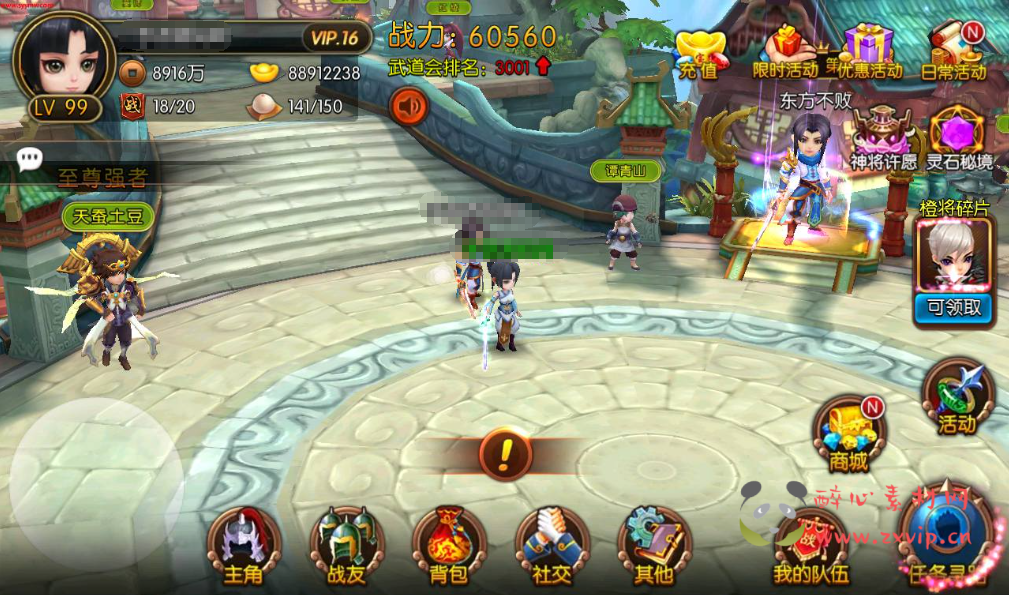
Task: Open the 主角 main character menu
Action: coord(243,547)
